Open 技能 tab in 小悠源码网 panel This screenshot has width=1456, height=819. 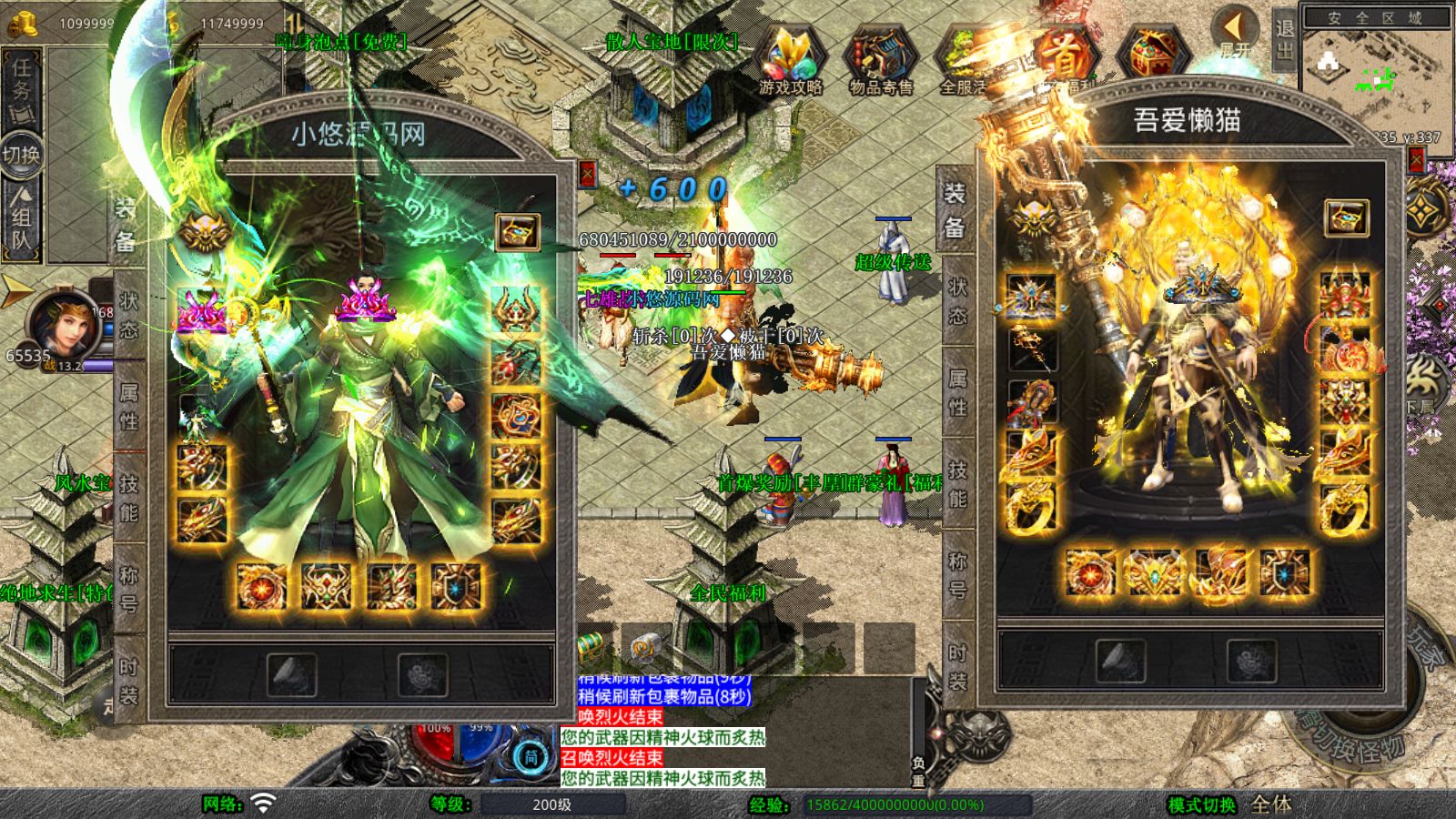[x=128, y=498]
